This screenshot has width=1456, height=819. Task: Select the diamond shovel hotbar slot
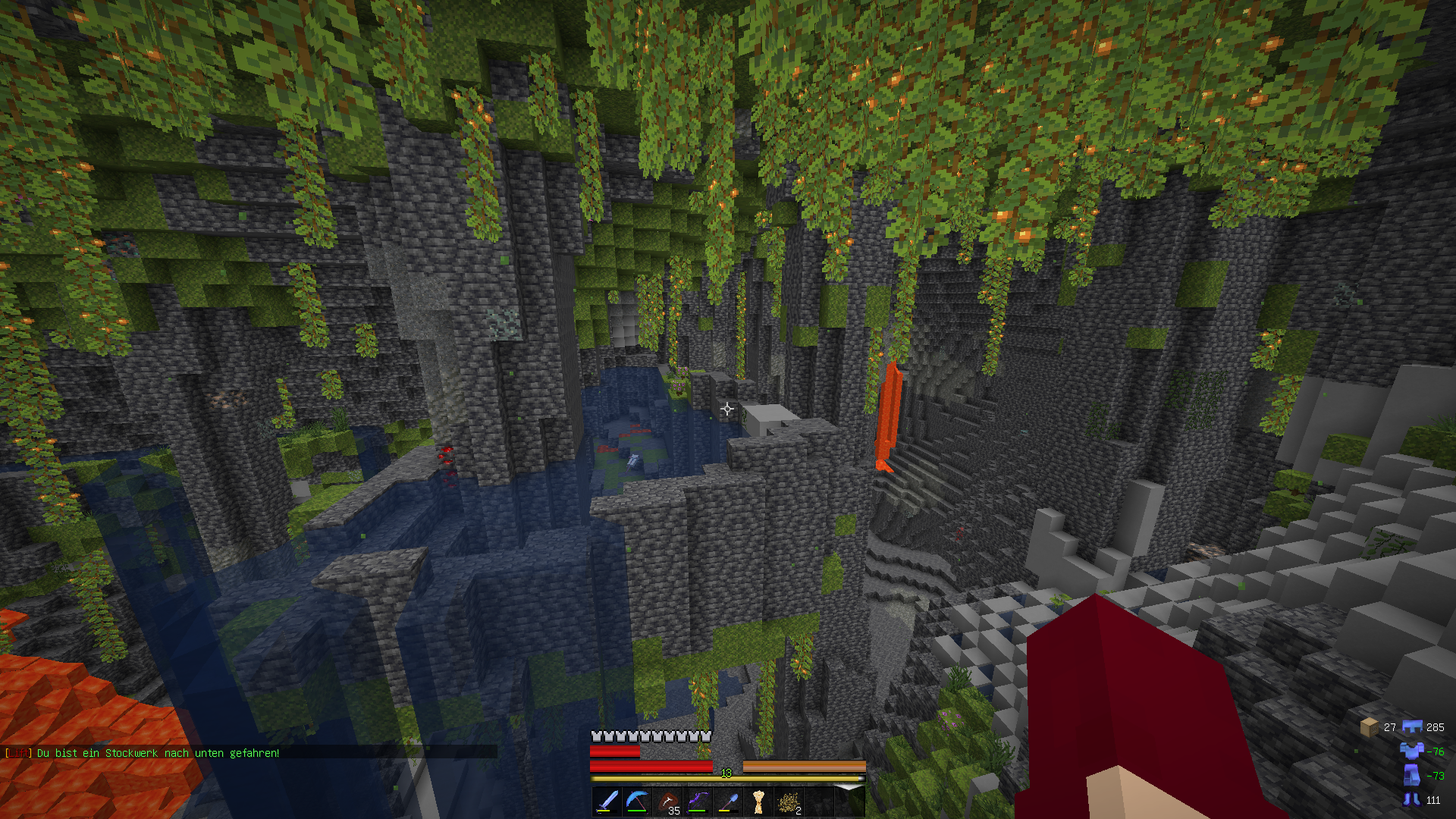tap(728, 802)
